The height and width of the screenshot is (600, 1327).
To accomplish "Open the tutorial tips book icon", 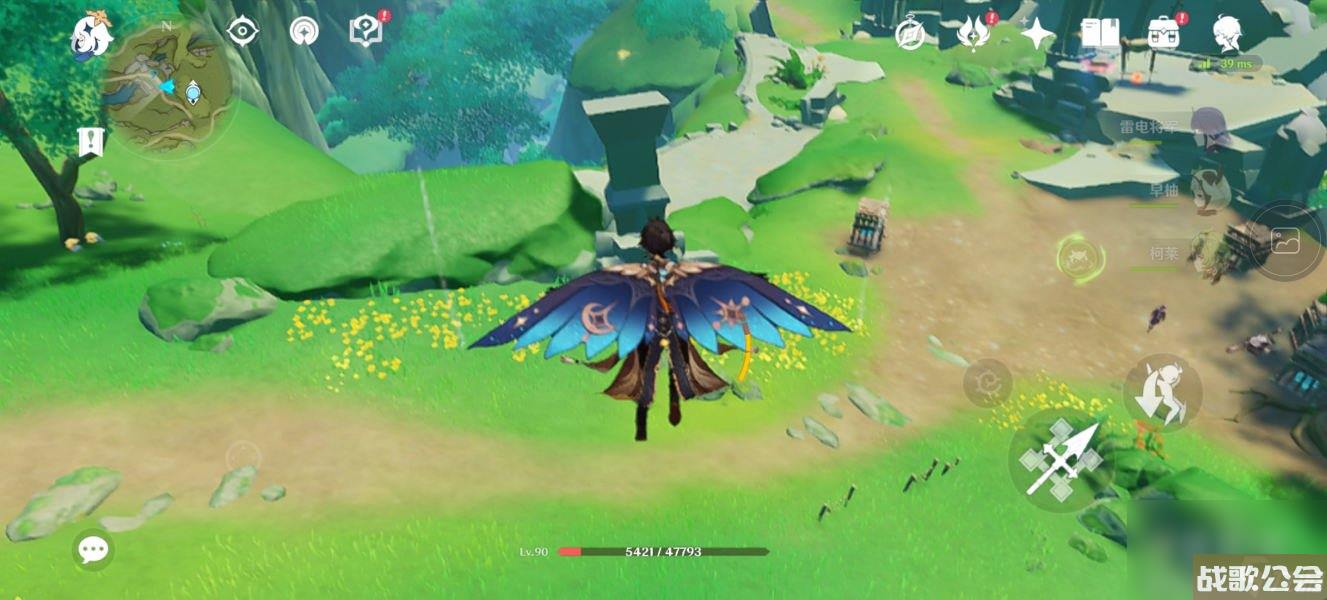I will pos(367,32).
